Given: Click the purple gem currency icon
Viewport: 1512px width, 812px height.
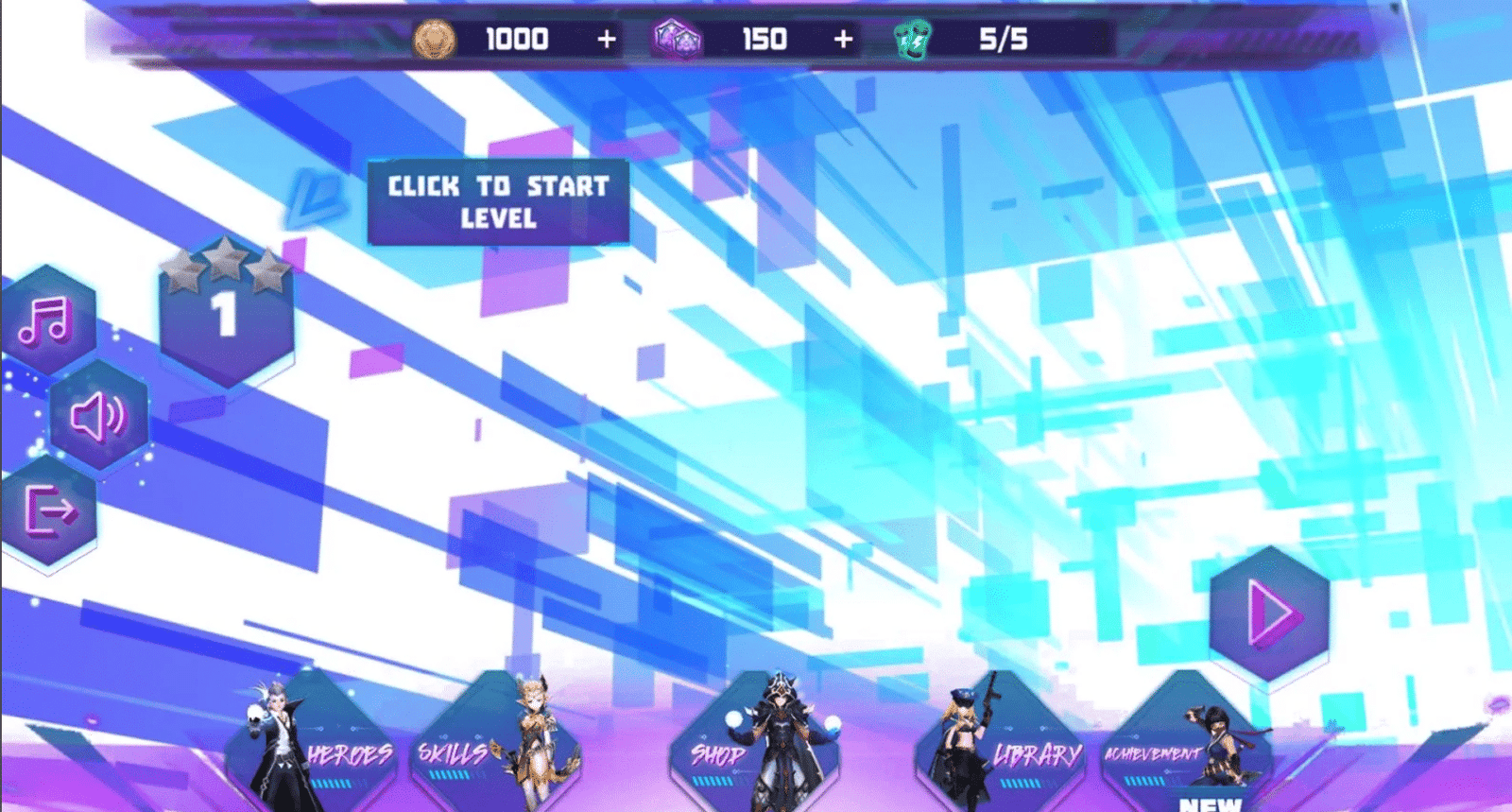Looking at the screenshot, I should [677, 39].
